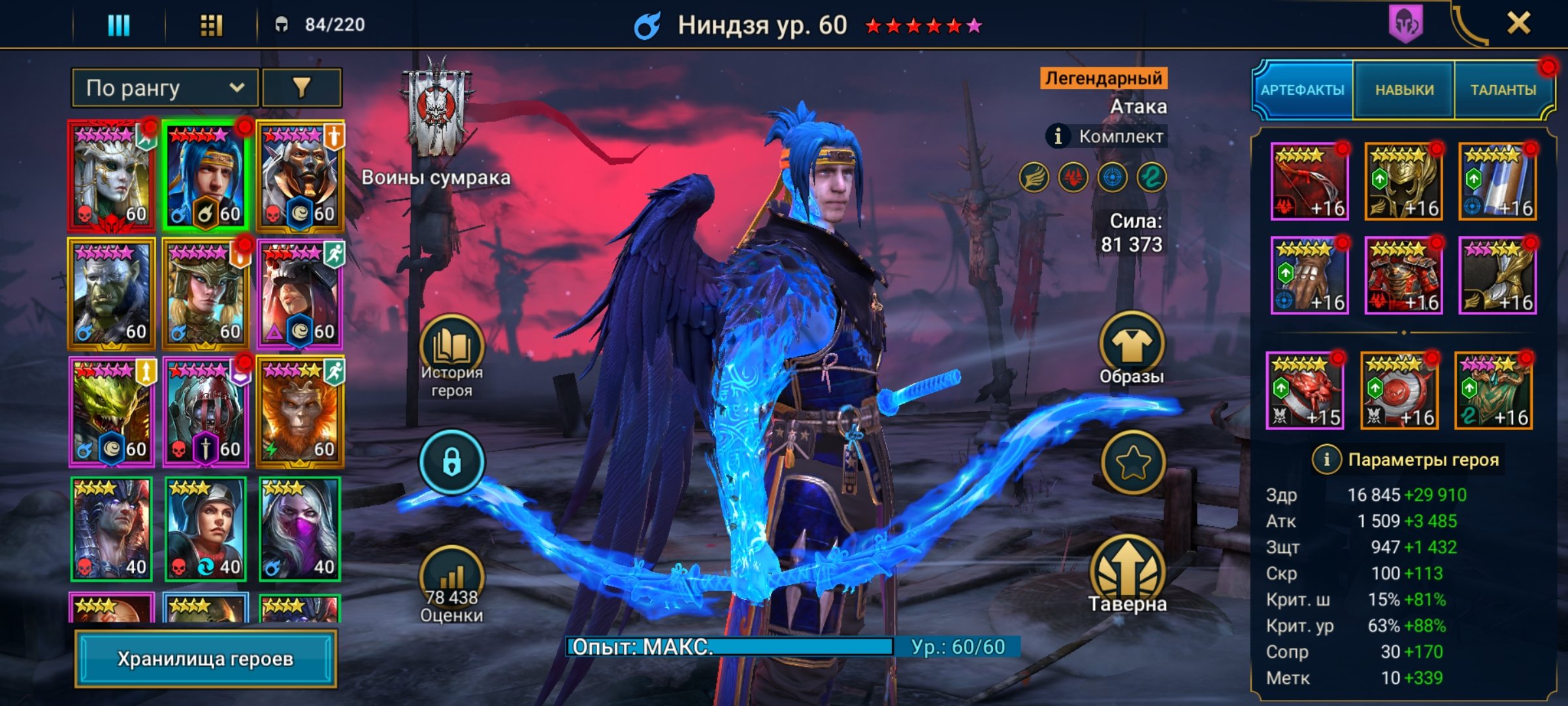The height and width of the screenshot is (706, 1568).
Task: Go to the Таверна
Action: coord(1128,575)
